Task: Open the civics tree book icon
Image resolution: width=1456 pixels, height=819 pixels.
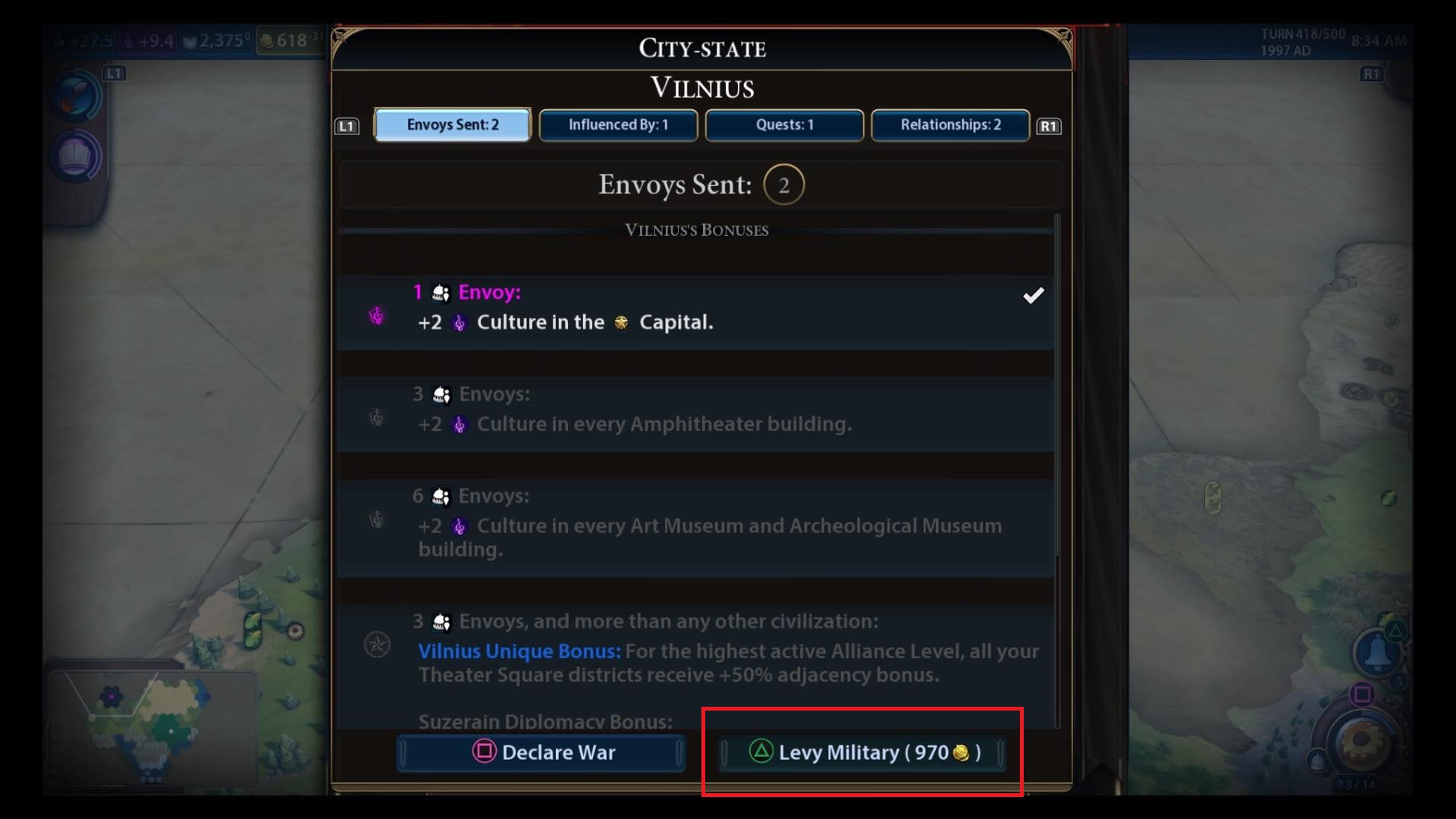Action: (75, 157)
